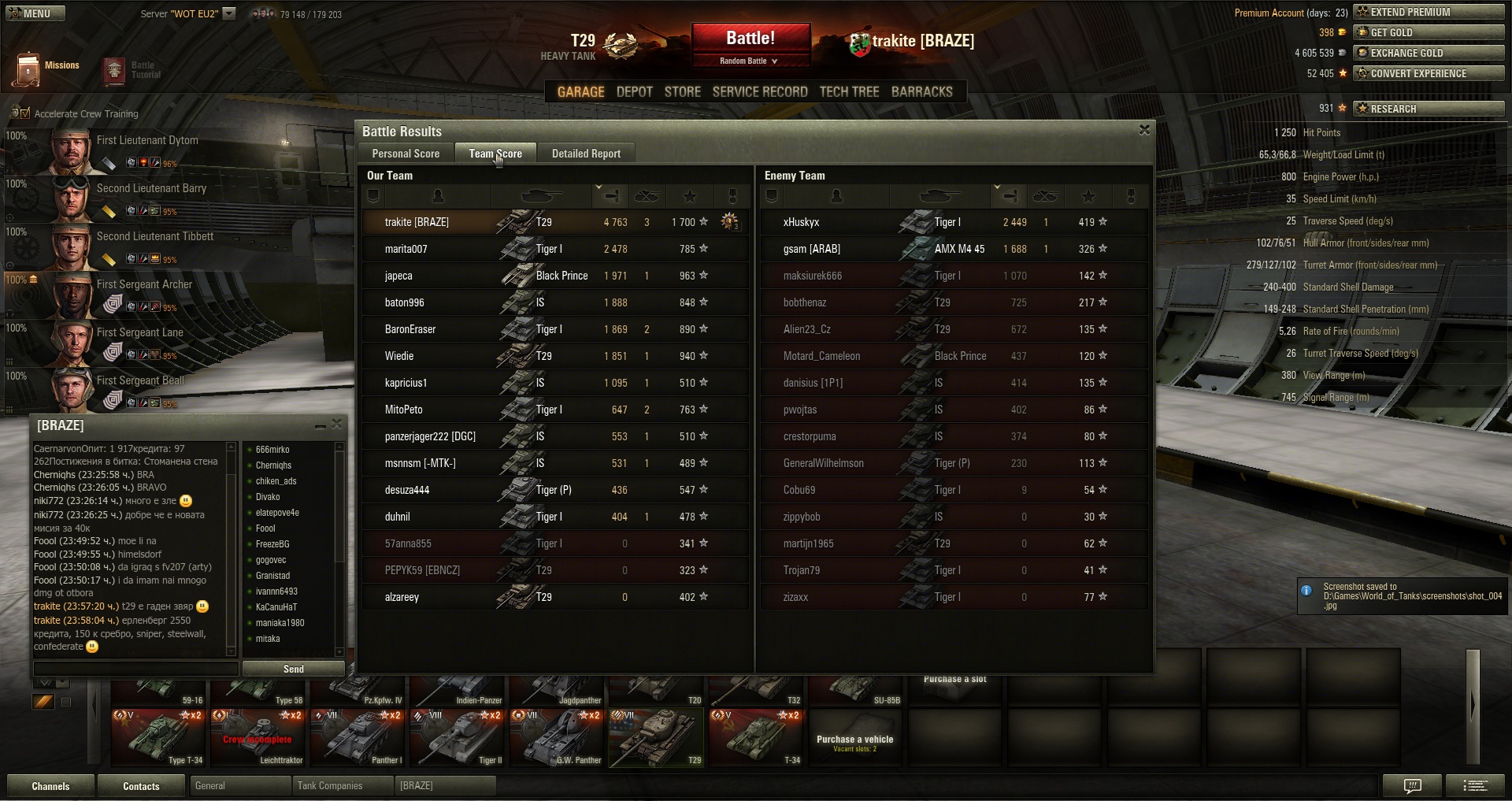The image size is (1512, 801).
Task: Open the Channels button
Action: point(50,786)
